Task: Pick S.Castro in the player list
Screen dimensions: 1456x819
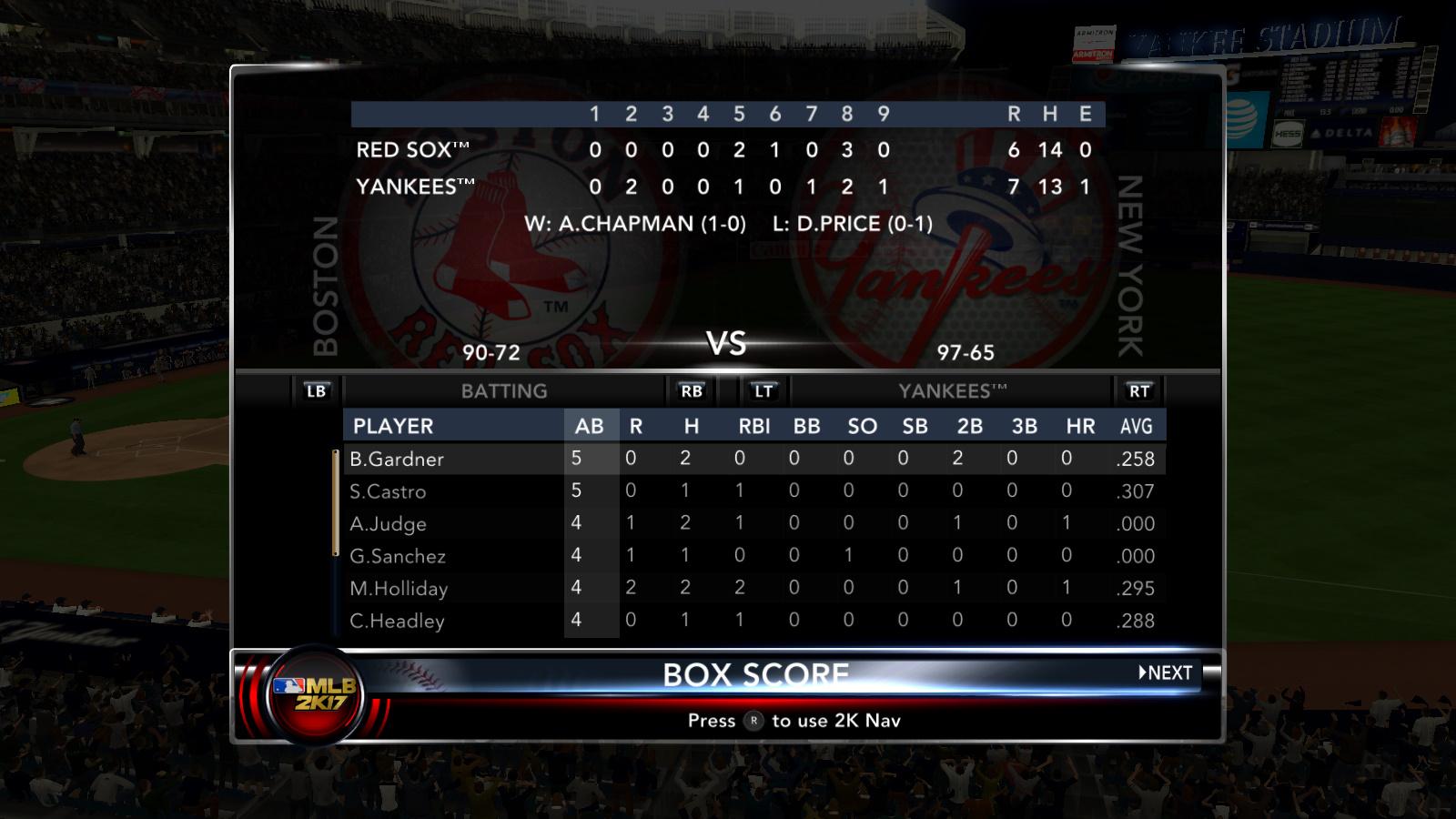Action: pos(389,491)
